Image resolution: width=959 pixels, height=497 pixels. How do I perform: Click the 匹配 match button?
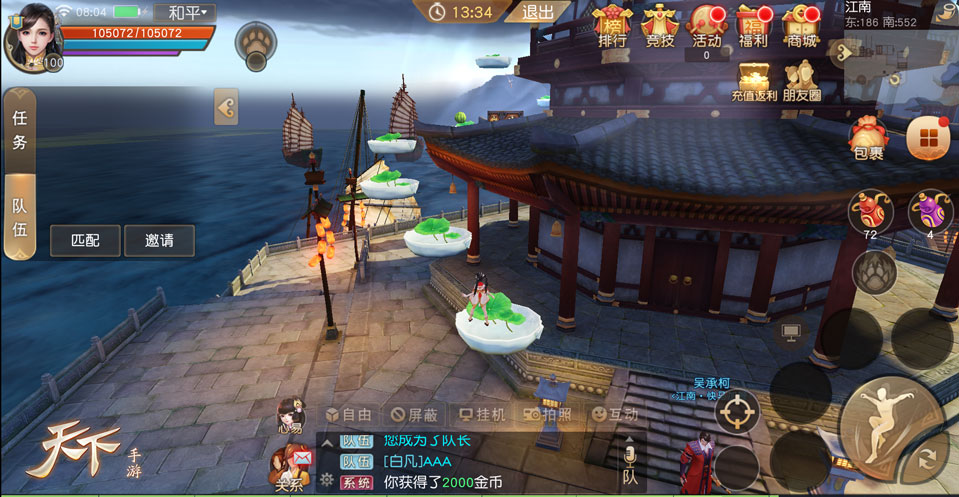(85, 241)
